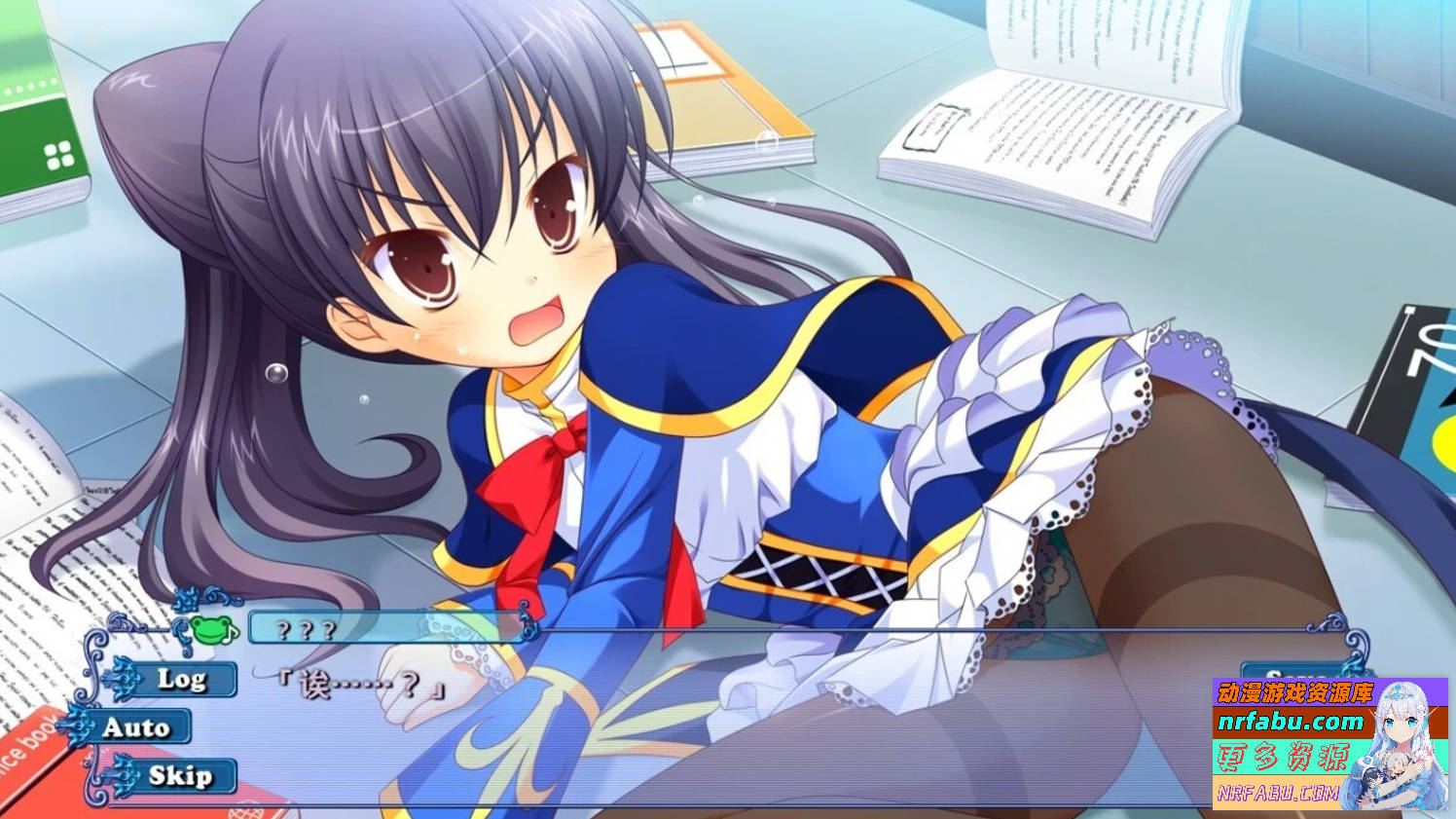This screenshot has width=1456, height=819.
Task: Click the dialogue line 「诶……？」 to advance
Action: click(x=361, y=685)
